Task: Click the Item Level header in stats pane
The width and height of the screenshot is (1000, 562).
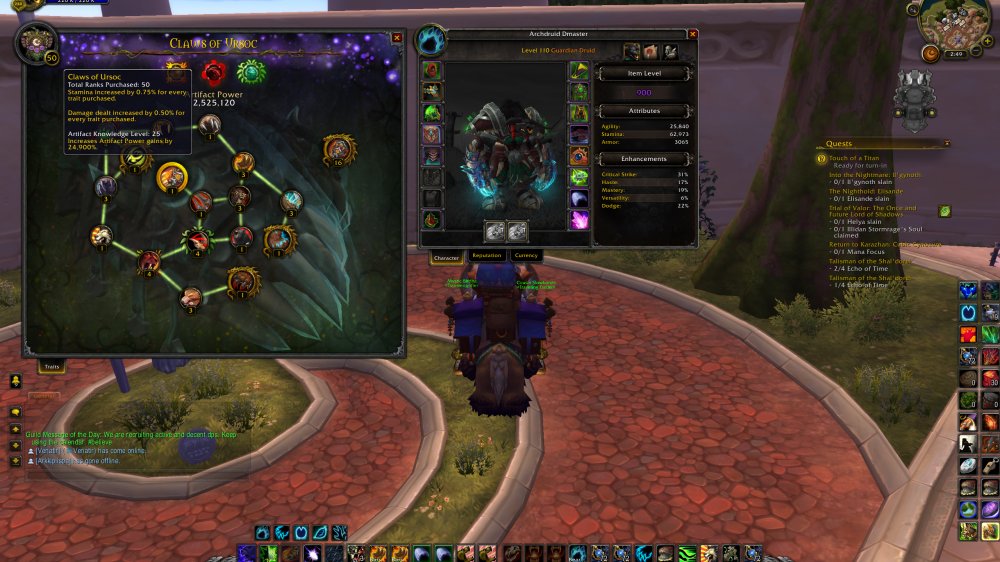Action: (x=643, y=73)
